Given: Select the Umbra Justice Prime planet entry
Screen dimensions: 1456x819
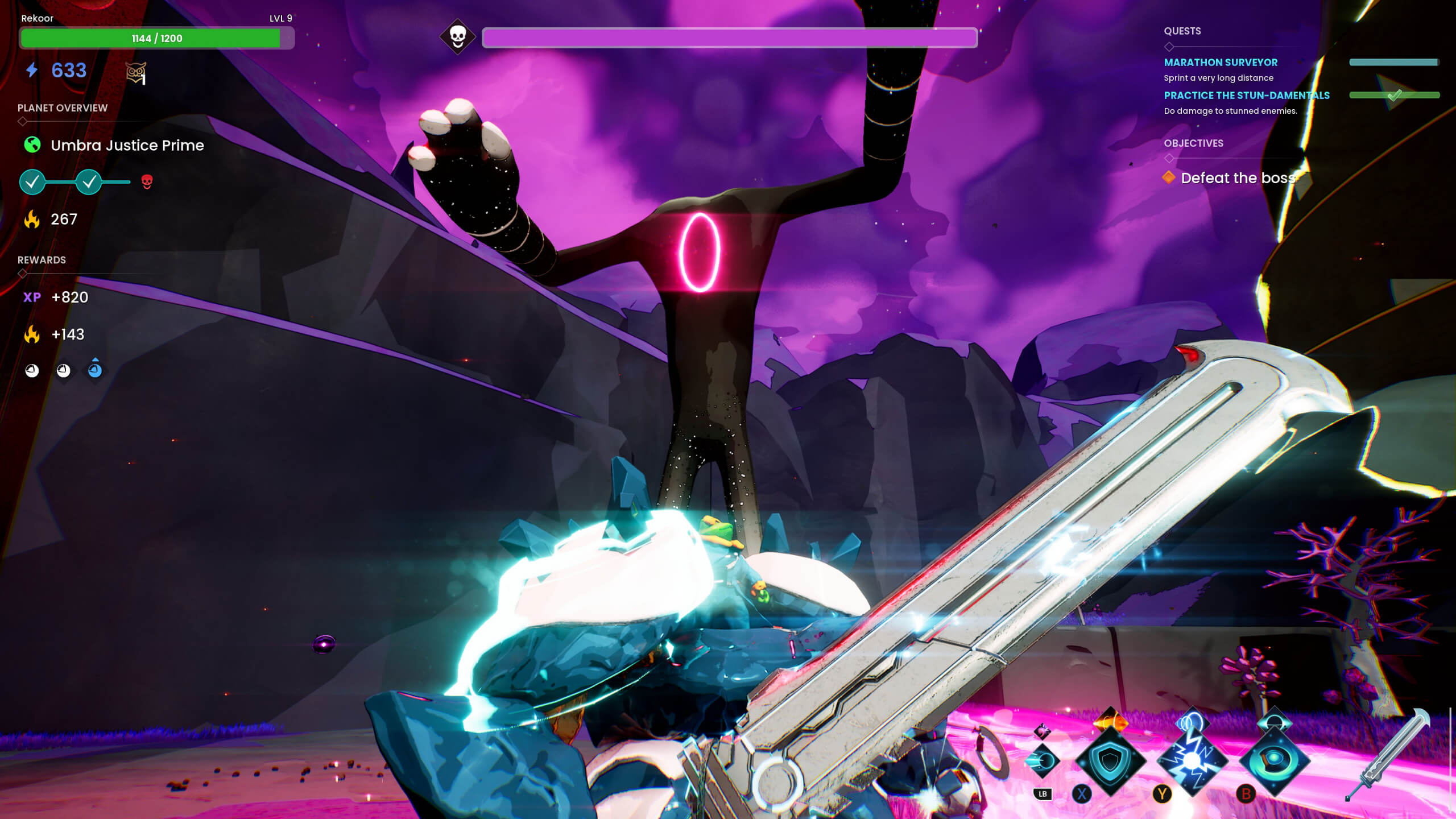Looking at the screenshot, I should point(127,146).
